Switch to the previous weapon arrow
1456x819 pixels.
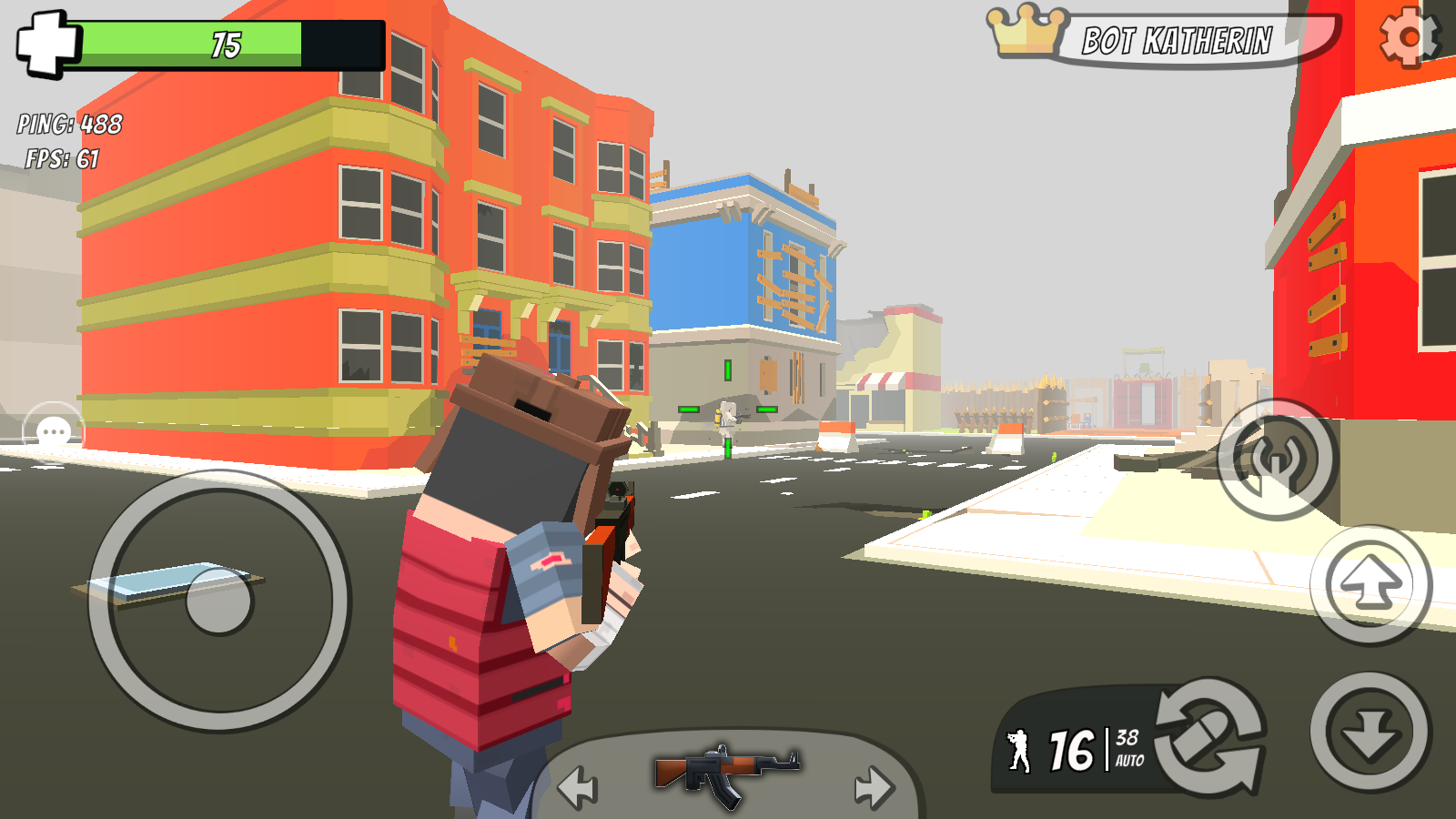pyautogui.click(x=578, y=787)
